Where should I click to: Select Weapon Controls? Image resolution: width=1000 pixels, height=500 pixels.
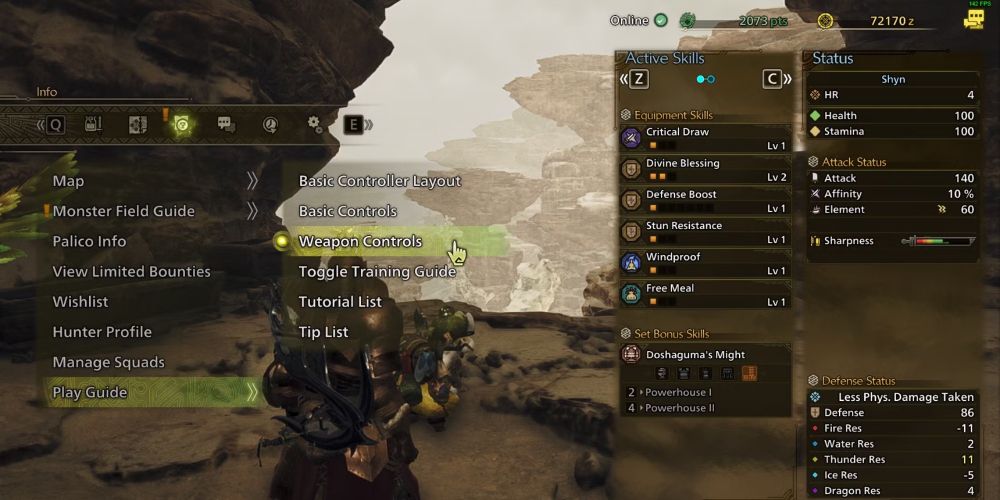pyautogui.click(x=360, y=241)
